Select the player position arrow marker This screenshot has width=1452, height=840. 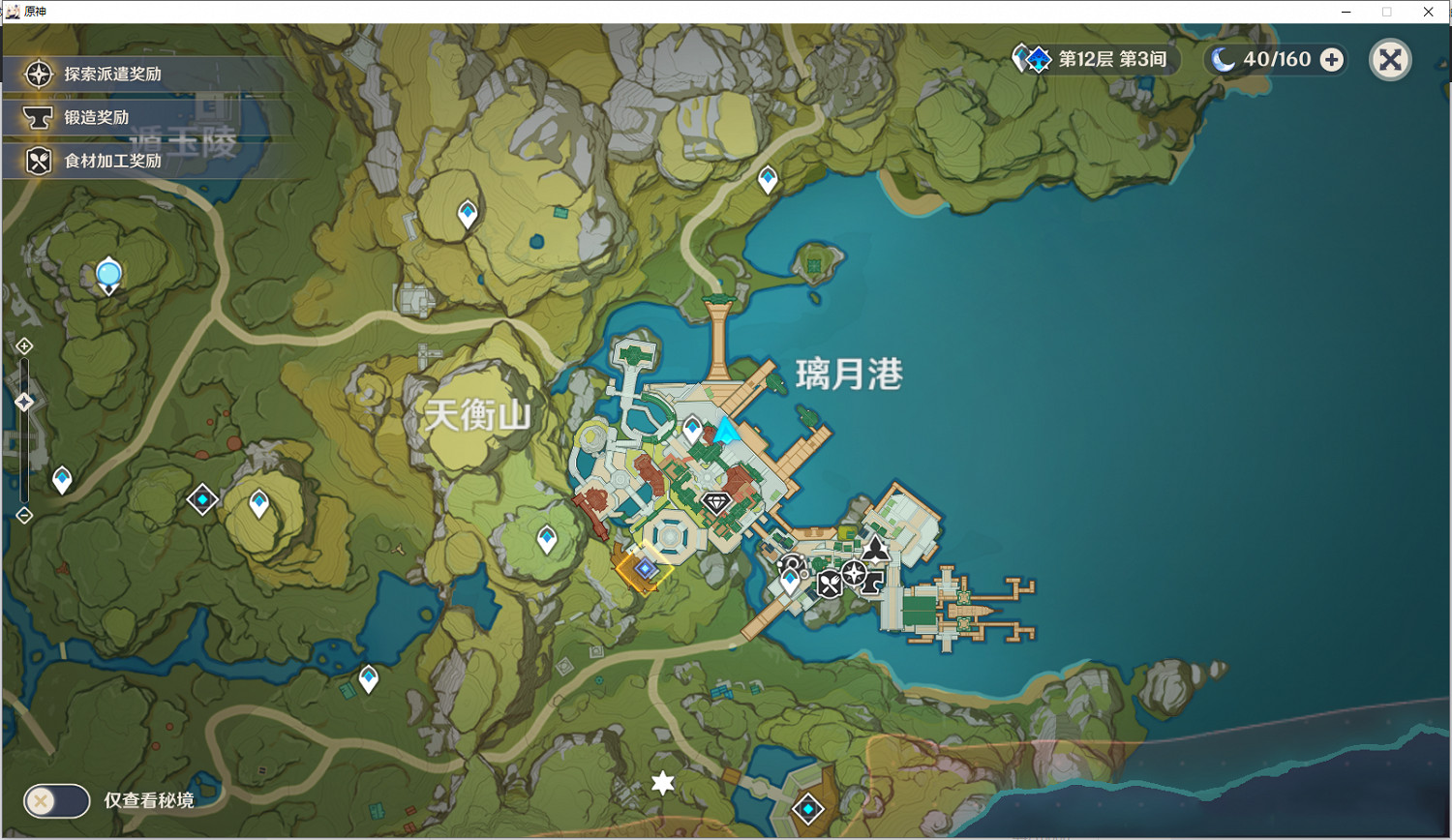pyautogui.click(x=726, y=431)
